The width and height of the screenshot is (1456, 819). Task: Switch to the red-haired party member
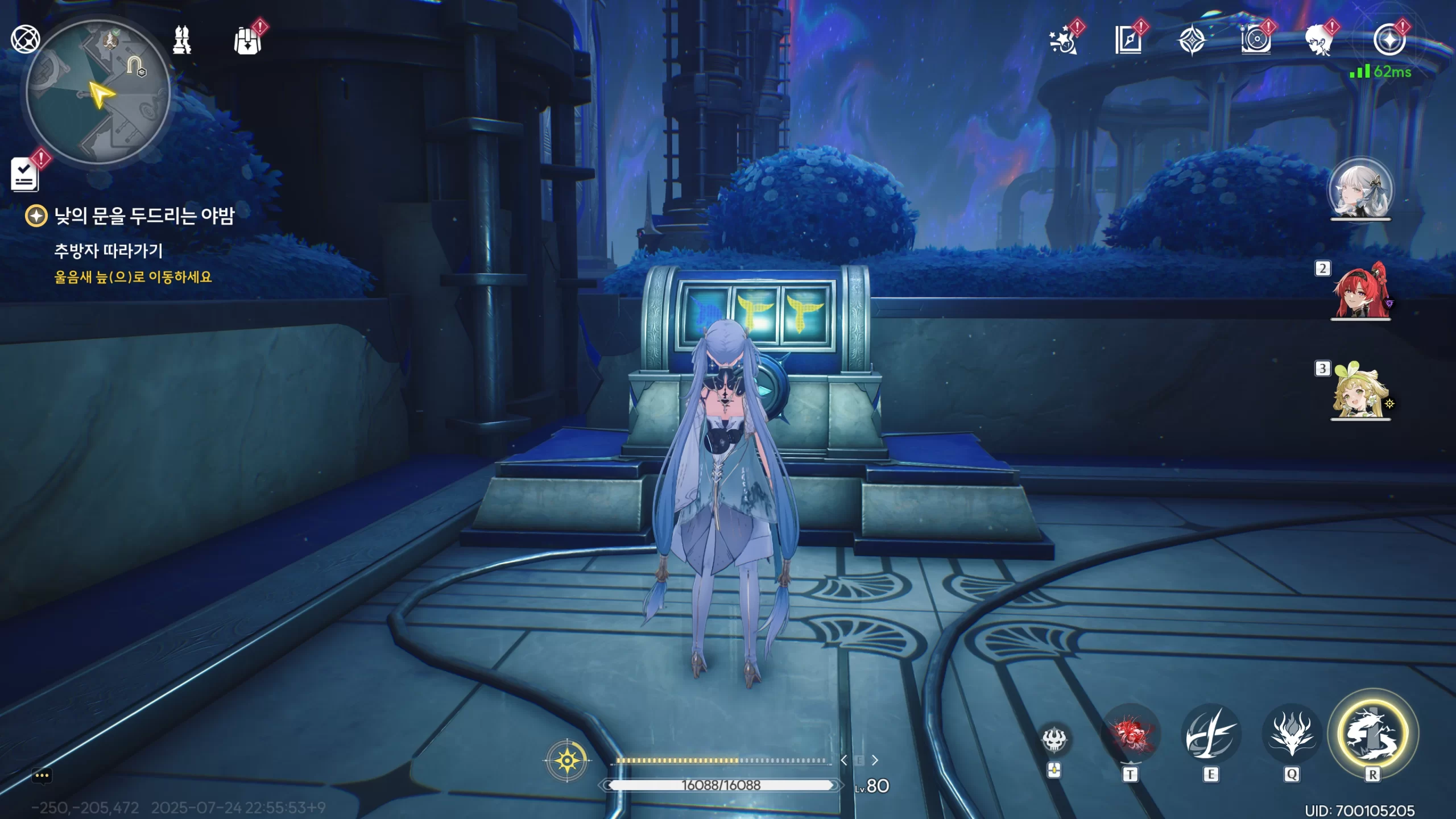click(x=1360, y=290)
